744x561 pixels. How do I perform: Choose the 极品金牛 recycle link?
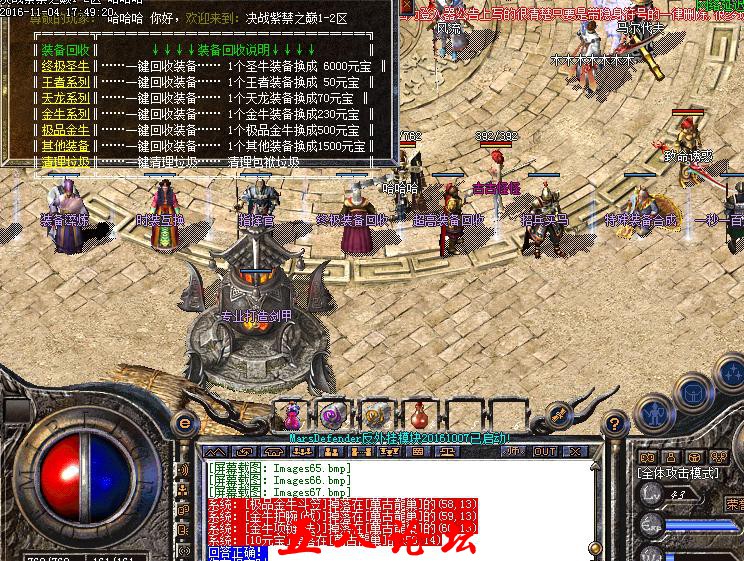pos(66,130)
